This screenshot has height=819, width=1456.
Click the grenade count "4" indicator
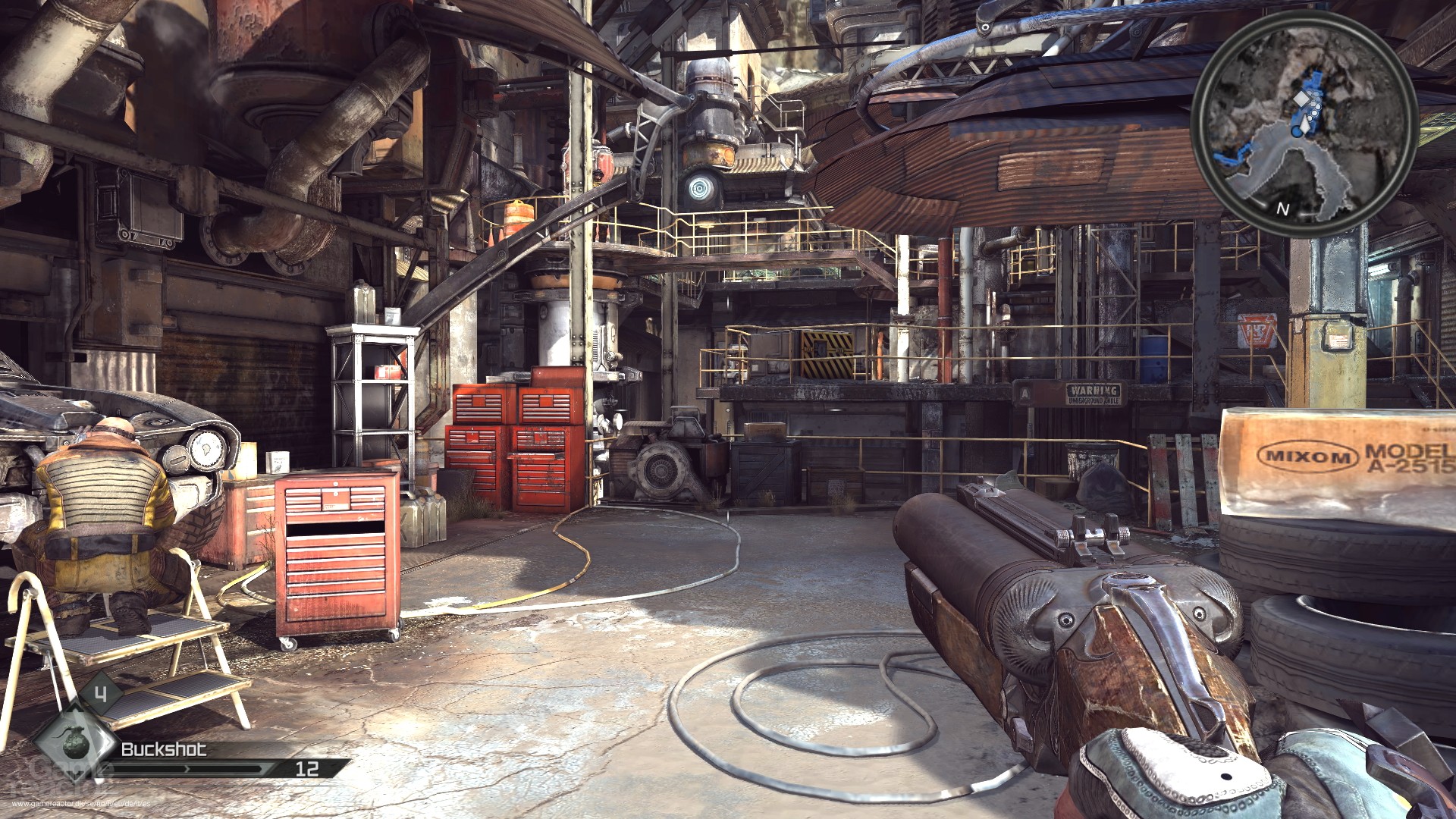[101, 694]
